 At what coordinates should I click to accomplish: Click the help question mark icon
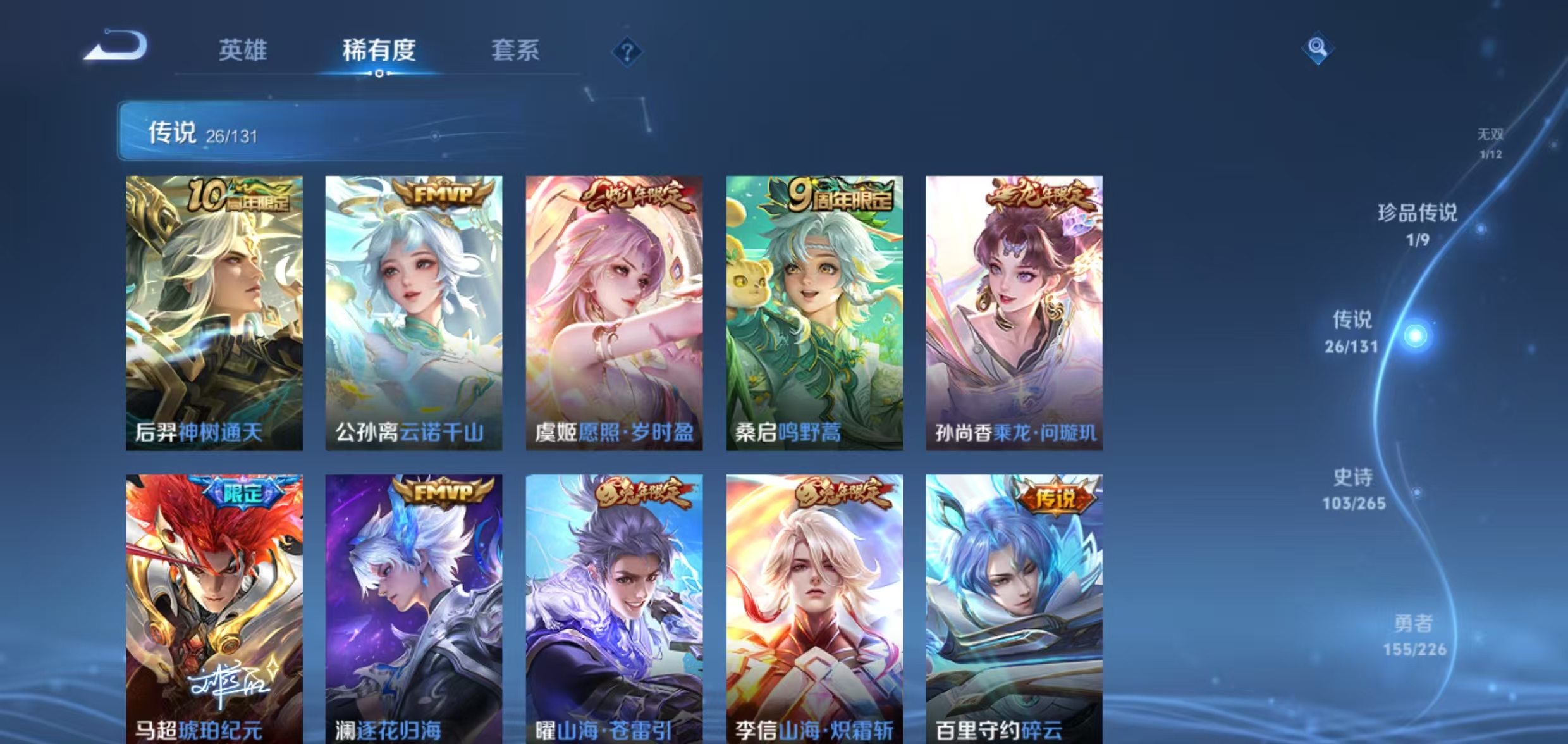click(x=627, y=53)
